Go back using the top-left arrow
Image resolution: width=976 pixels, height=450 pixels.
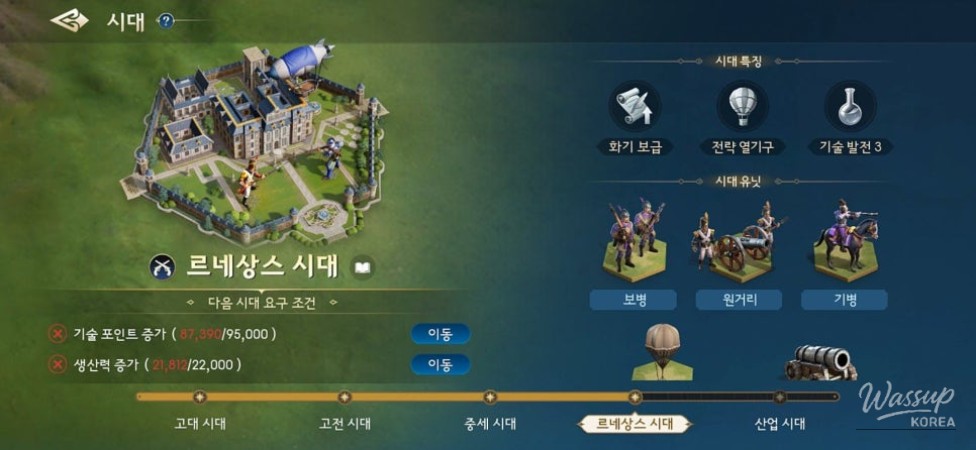[x=70, y=20]
